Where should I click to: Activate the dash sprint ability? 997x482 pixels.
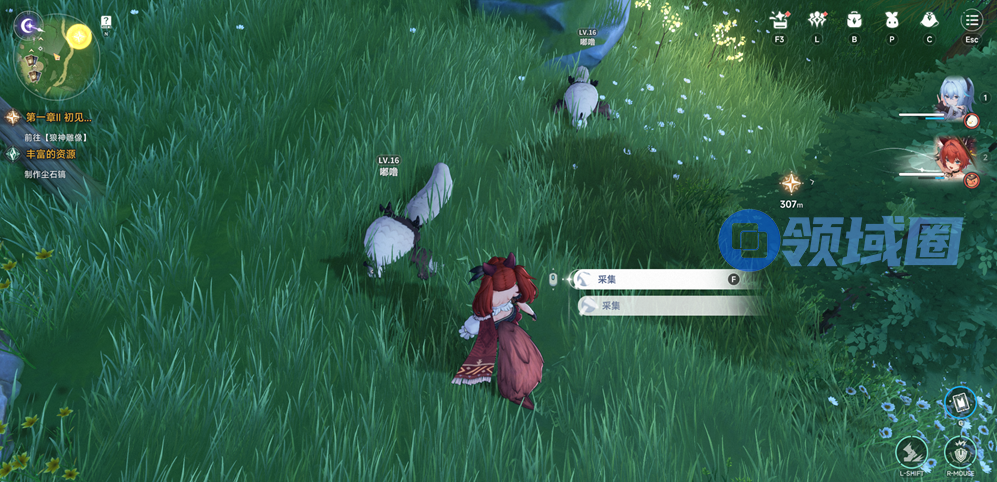click(x=911, y=452)
